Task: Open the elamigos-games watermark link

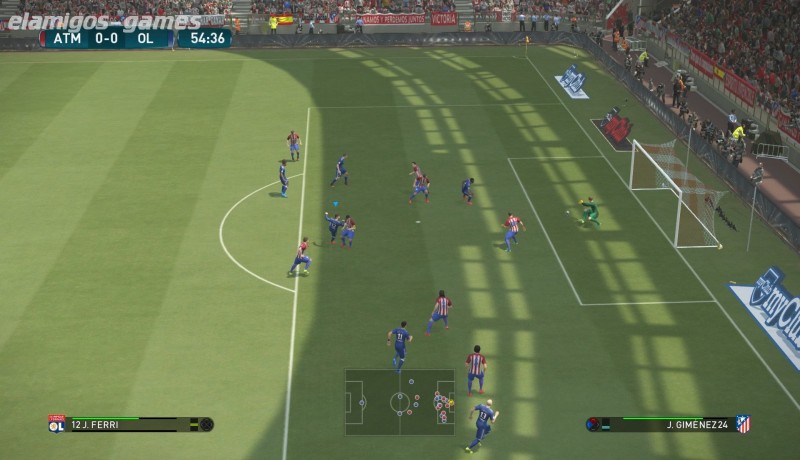Action: (x=104, y=21)
